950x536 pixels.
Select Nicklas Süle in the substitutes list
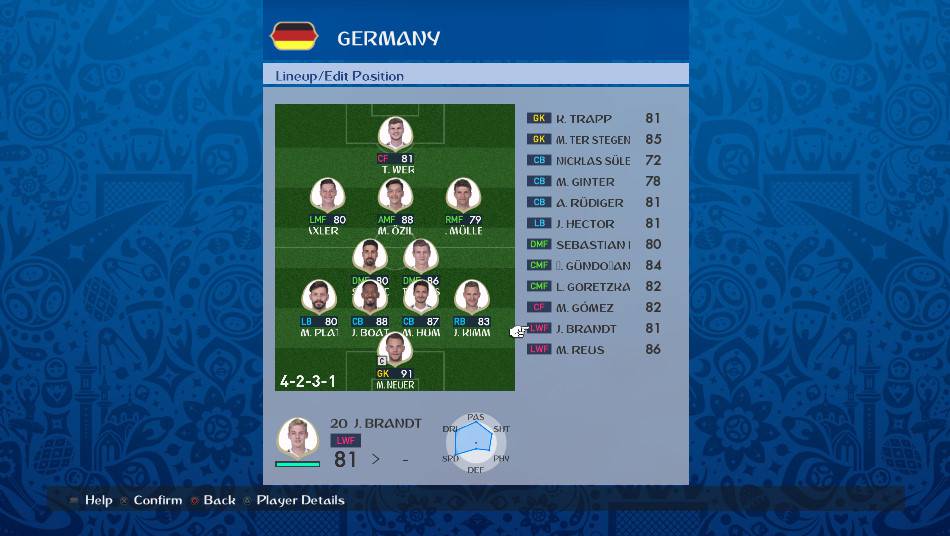coord(593,160)
